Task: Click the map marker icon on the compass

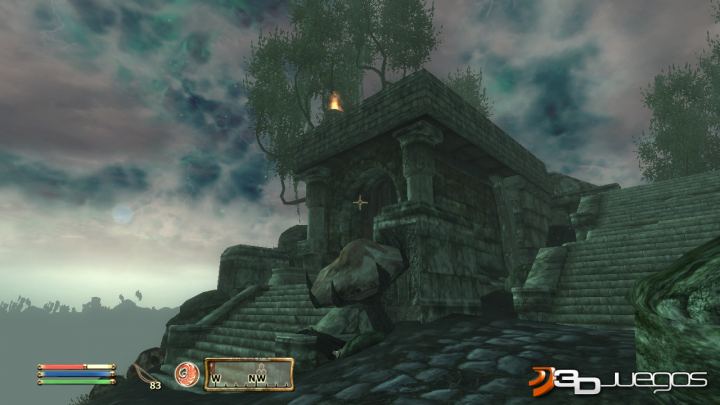Action: click(261, 366)
